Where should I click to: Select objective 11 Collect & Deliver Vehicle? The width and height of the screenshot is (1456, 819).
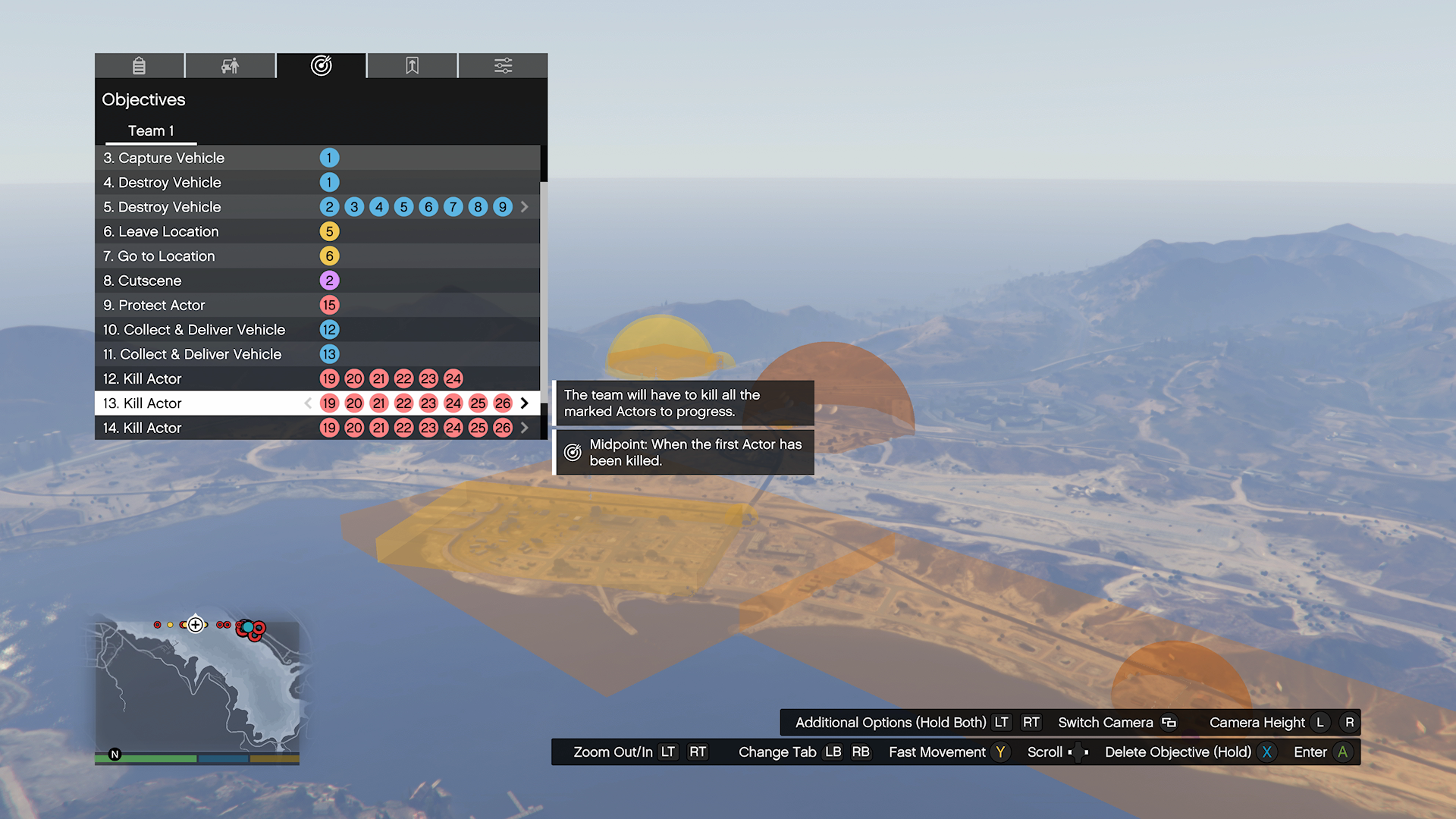click(x=193, y=354)
